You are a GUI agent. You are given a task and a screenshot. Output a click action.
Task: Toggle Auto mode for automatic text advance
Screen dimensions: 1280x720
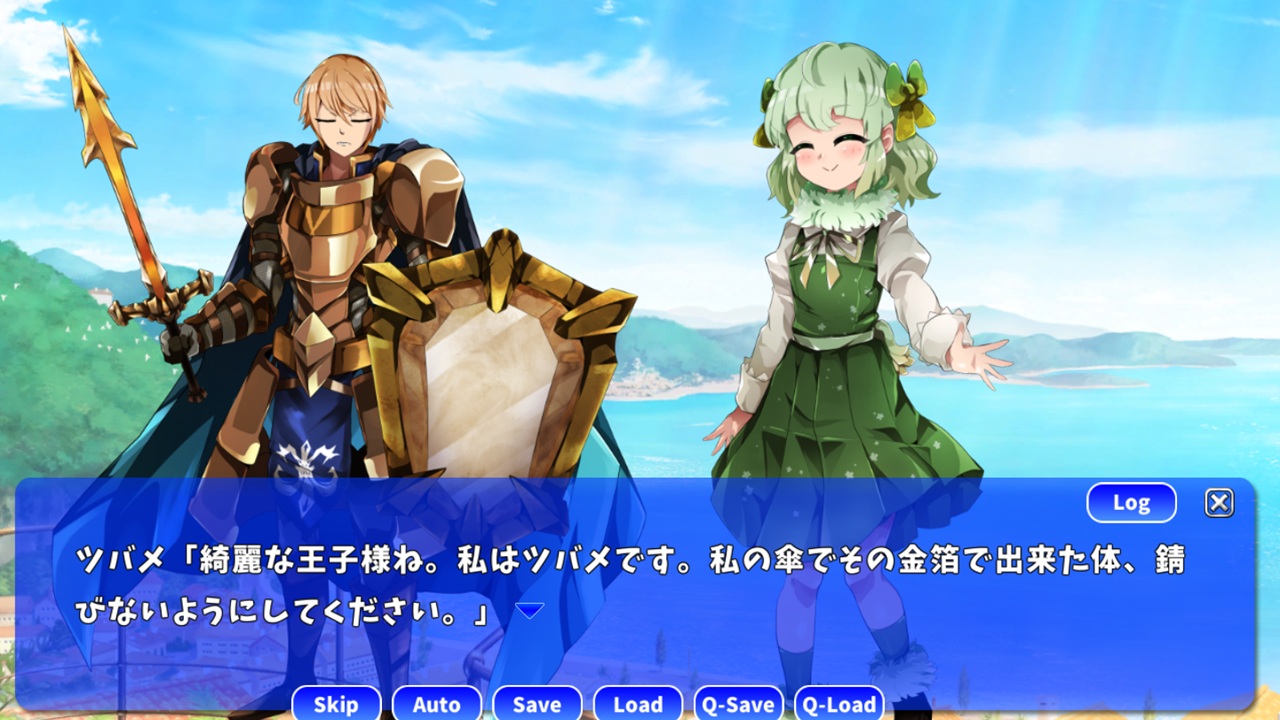tap(437, 703)
